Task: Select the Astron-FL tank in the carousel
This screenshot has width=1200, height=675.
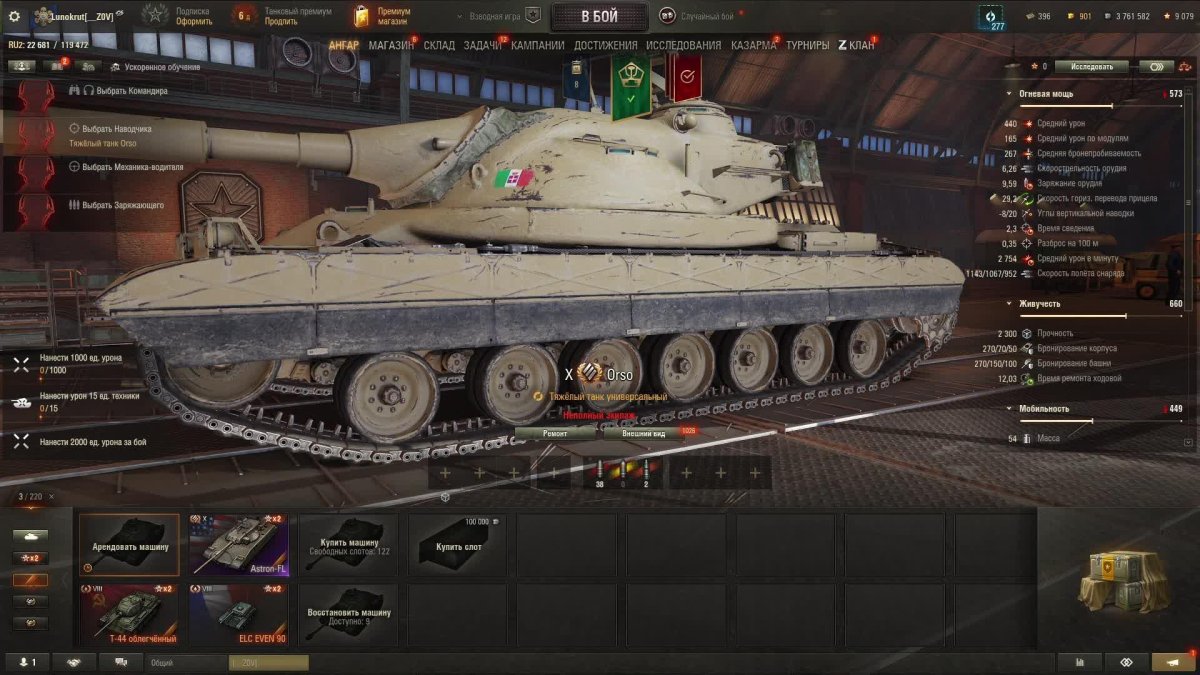Action: pos(238,545)
